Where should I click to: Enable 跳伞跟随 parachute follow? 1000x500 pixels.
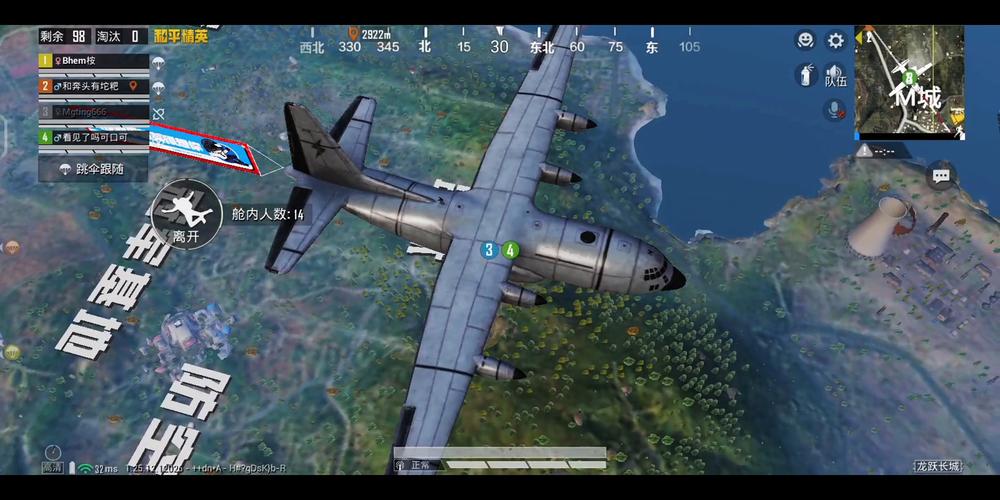(92, 169)
